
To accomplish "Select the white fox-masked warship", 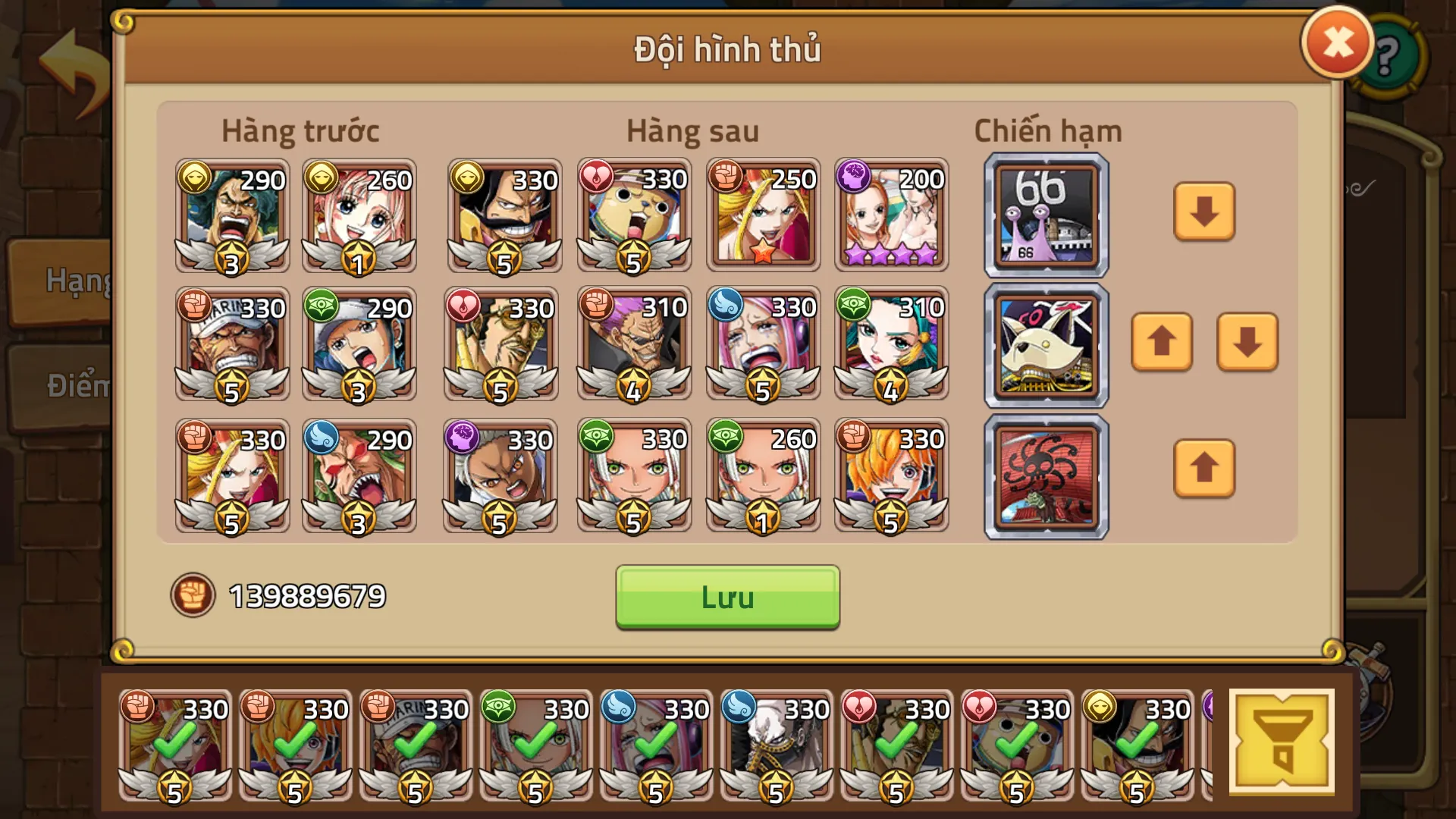I will tap(1046, 344).
